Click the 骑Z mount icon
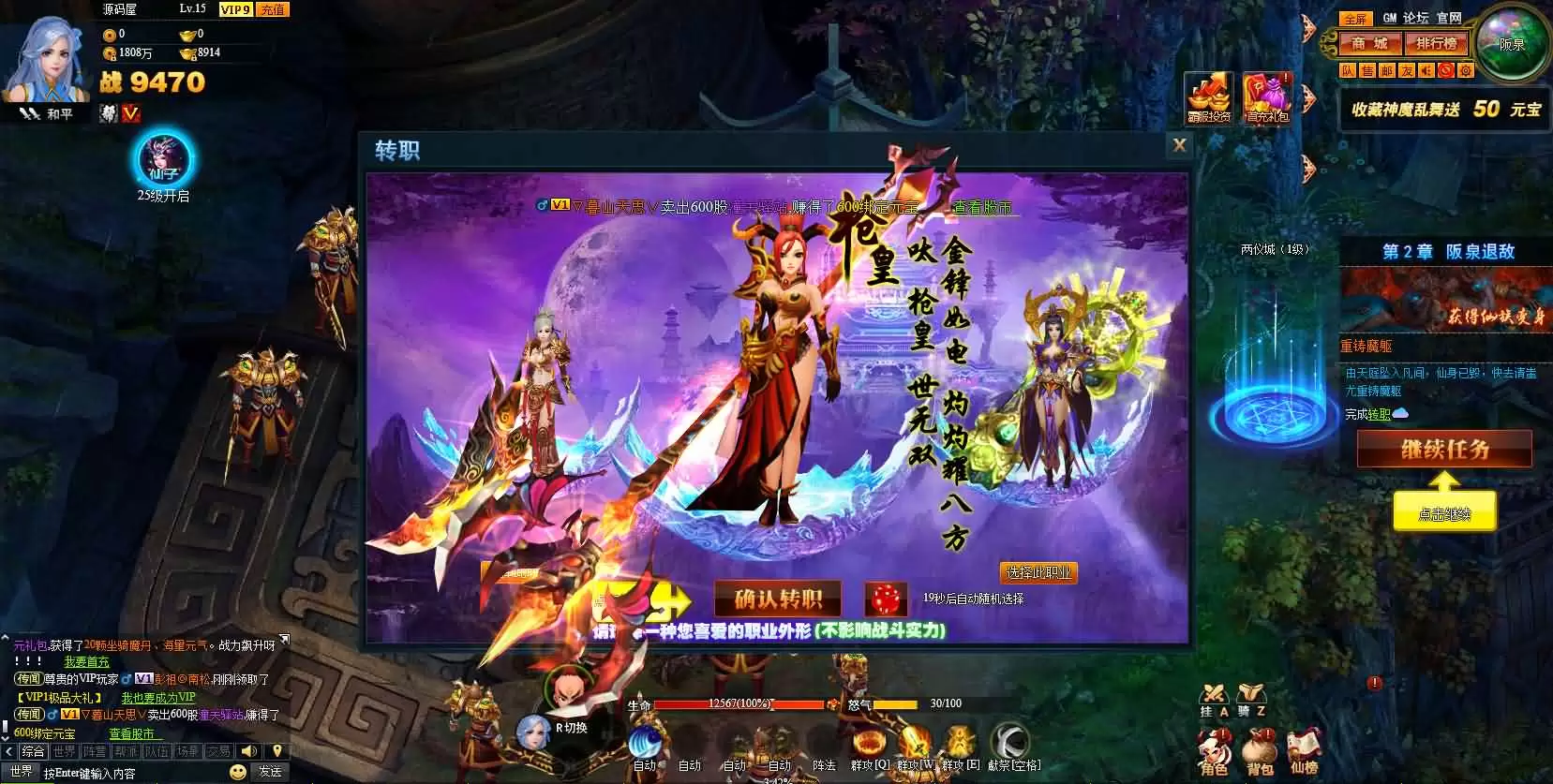 tap(1251, 693)
